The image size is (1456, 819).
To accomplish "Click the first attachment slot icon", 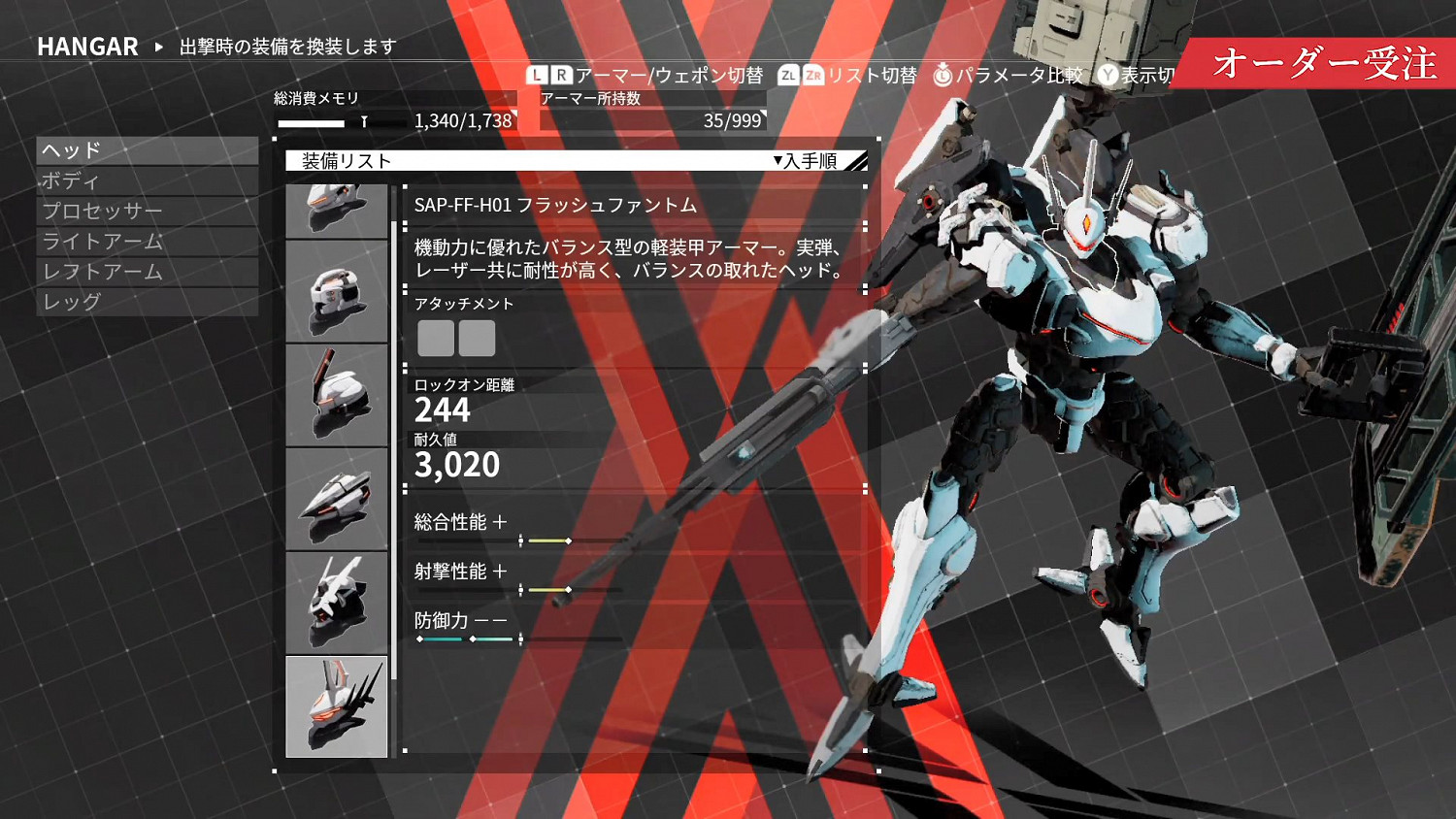I will tap(435, 338).
